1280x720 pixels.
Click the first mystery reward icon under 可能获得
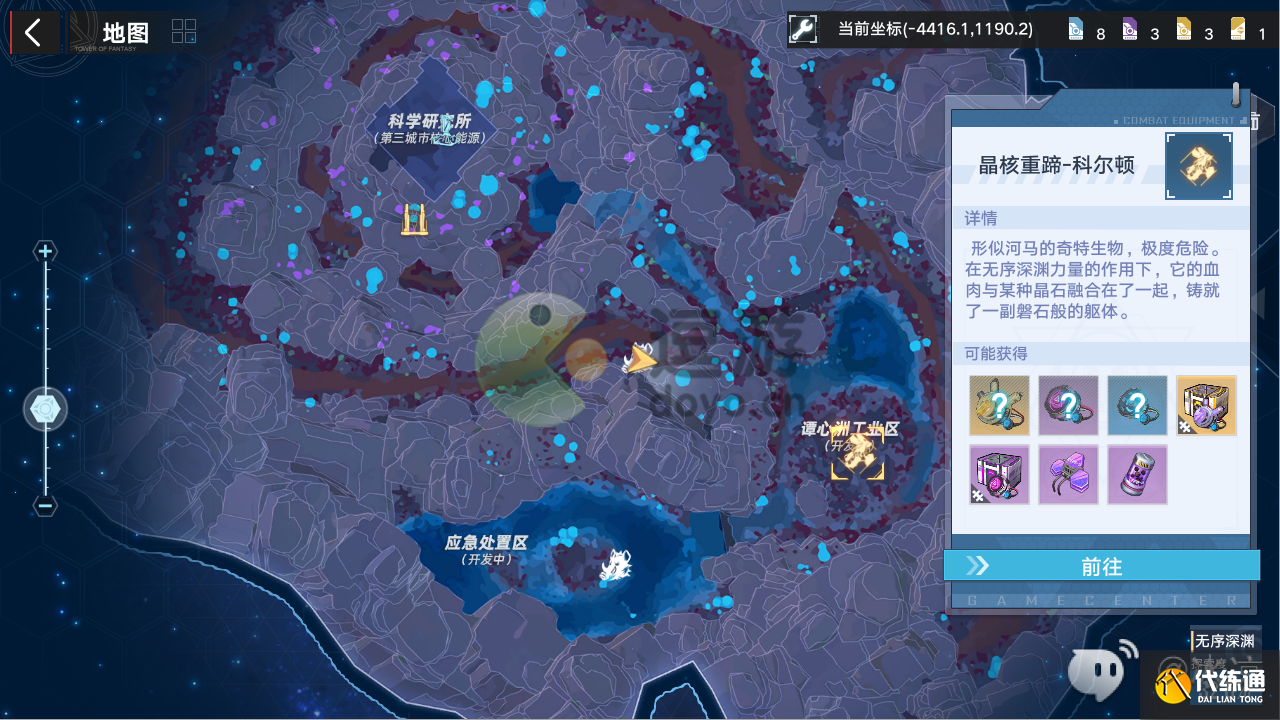click(998, 405)
